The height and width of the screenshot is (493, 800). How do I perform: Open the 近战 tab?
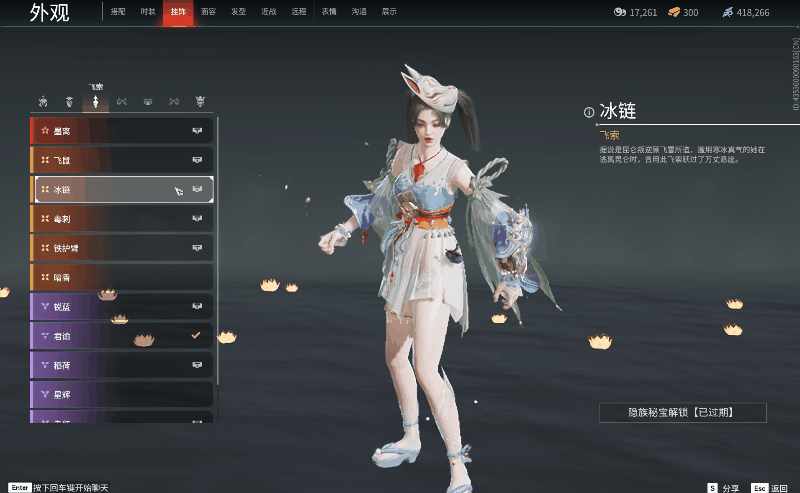coord(268,12)
